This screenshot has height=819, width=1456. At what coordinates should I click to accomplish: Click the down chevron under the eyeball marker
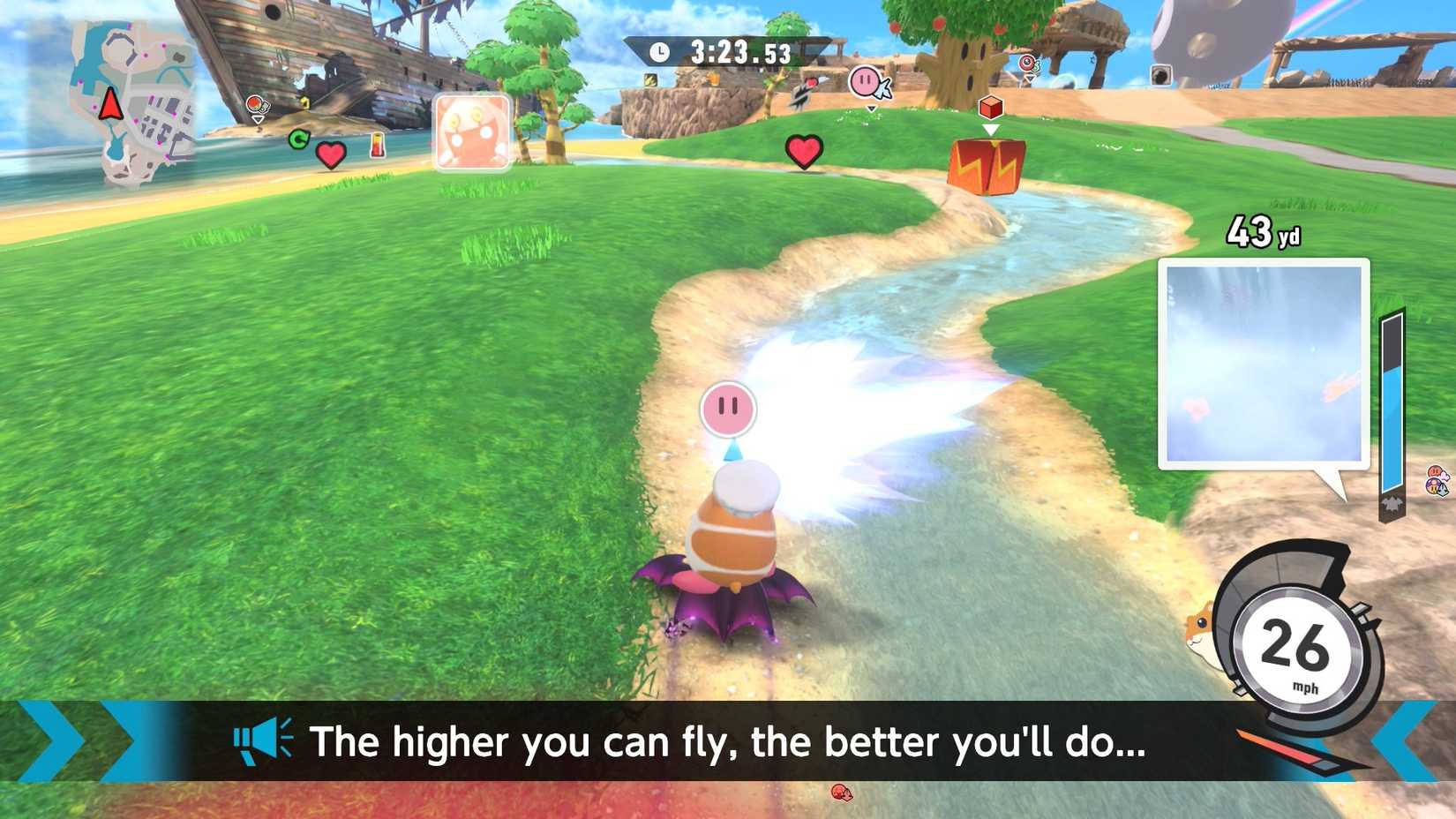(1030, 79)
